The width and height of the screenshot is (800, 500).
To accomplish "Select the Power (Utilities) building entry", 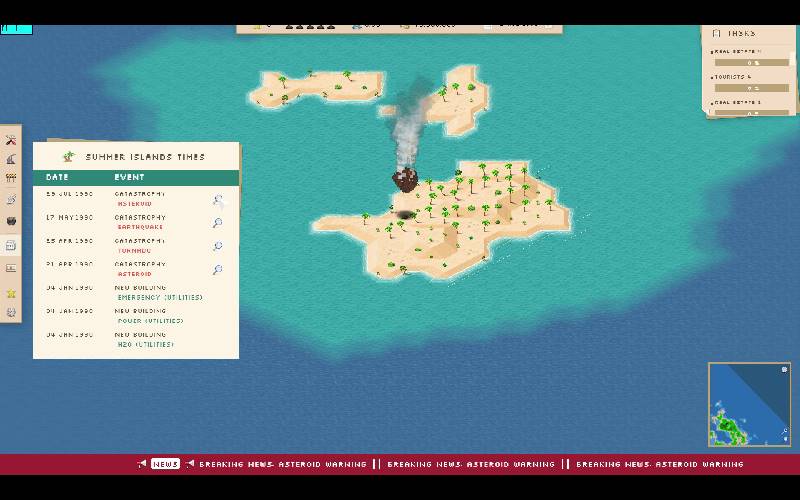I will (x=150, y=321).
